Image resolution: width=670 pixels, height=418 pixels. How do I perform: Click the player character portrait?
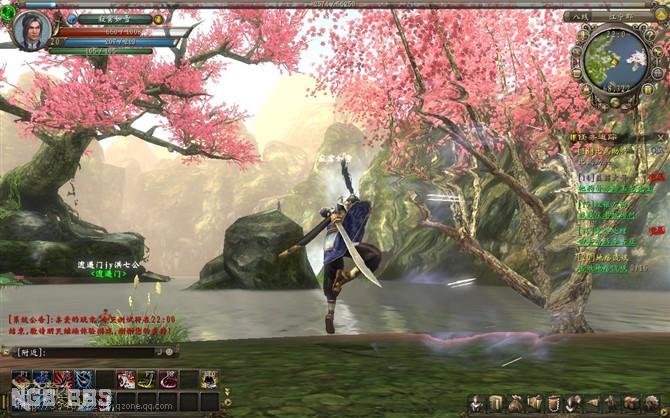[x=31, y=29]
